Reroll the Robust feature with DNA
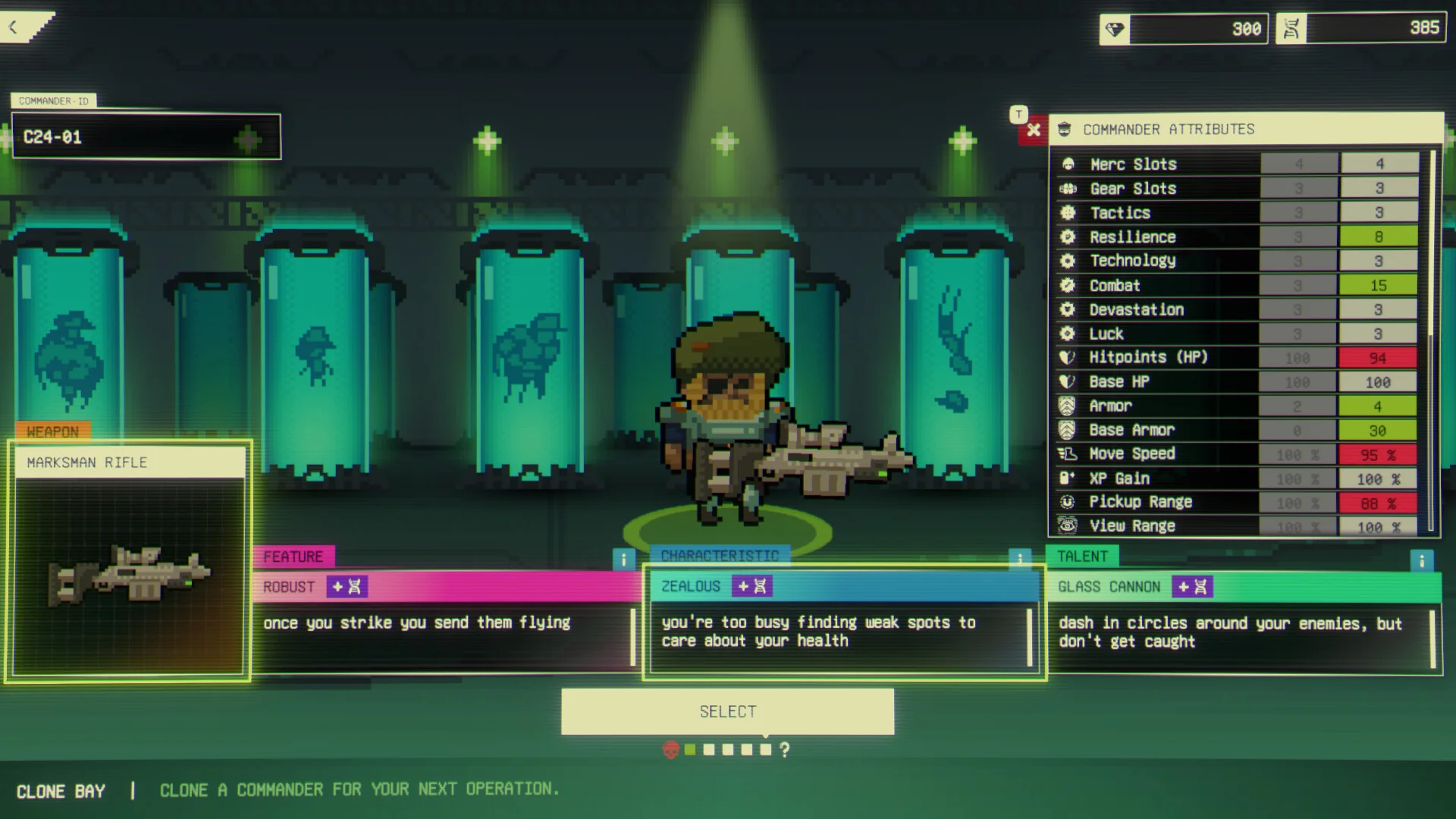The image size is (1456, 819). [347, 587]
